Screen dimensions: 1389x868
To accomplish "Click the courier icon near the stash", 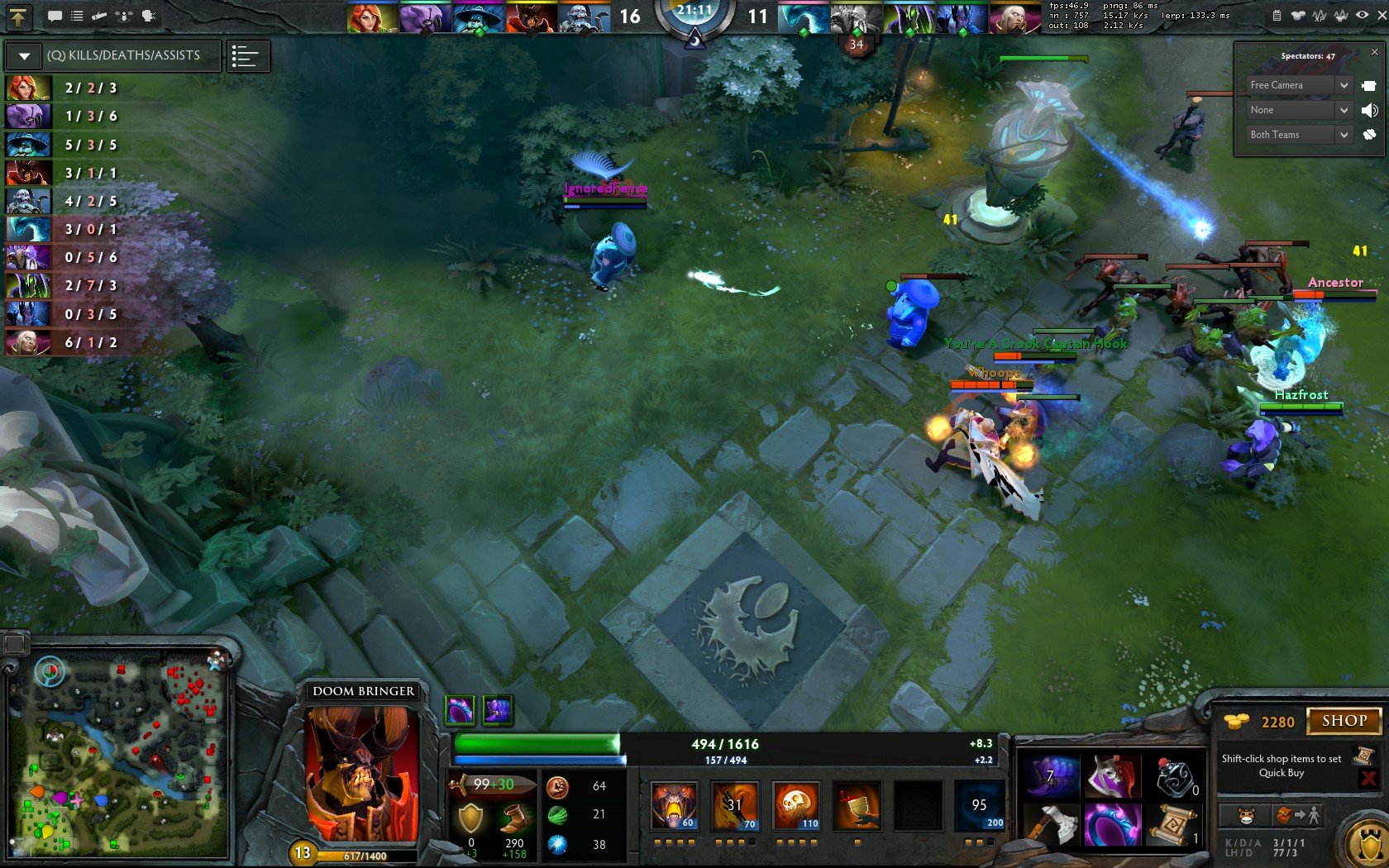I will click(x=1244, y=814).
